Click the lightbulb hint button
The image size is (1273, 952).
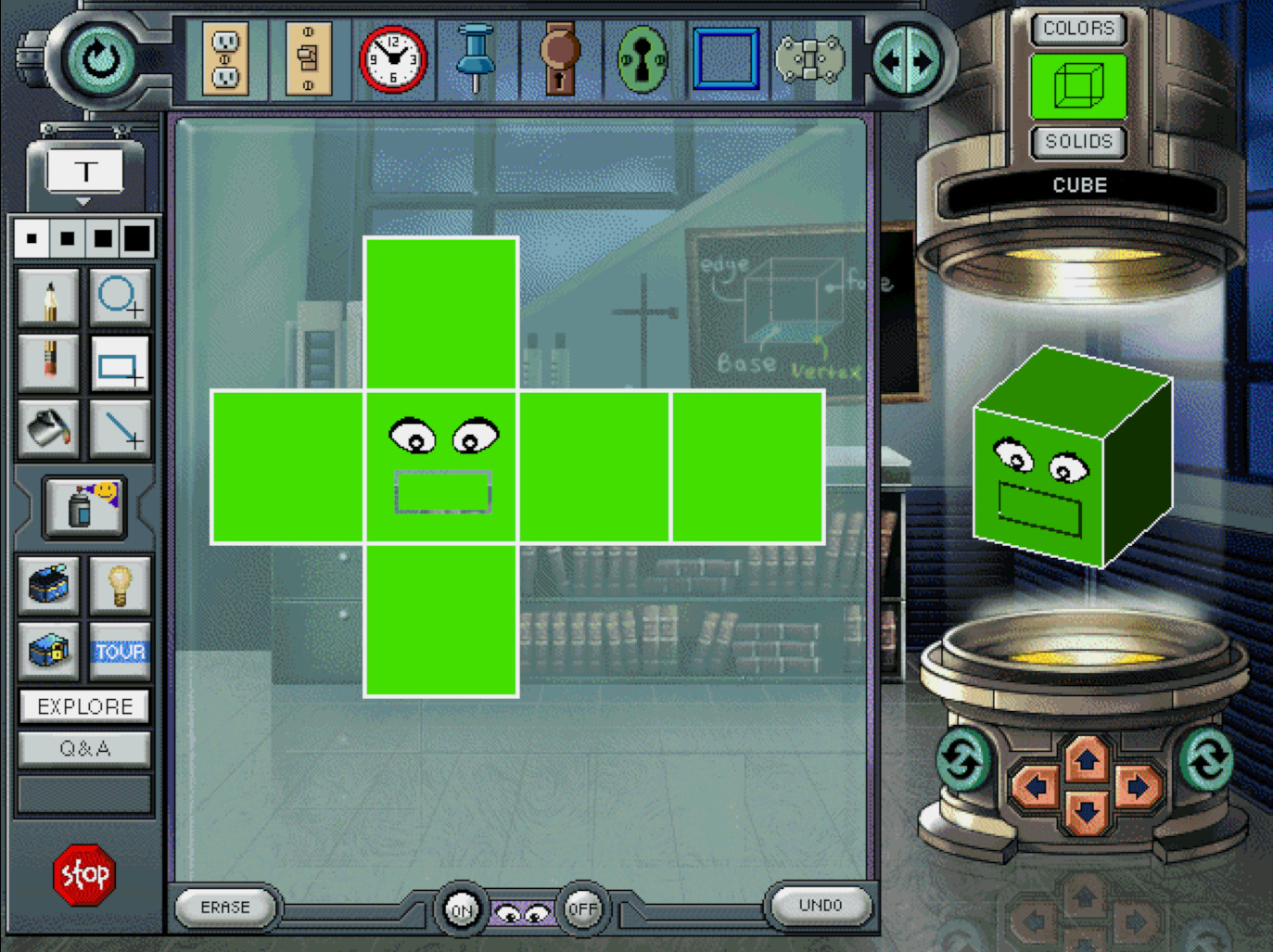[x=120, y=585]
